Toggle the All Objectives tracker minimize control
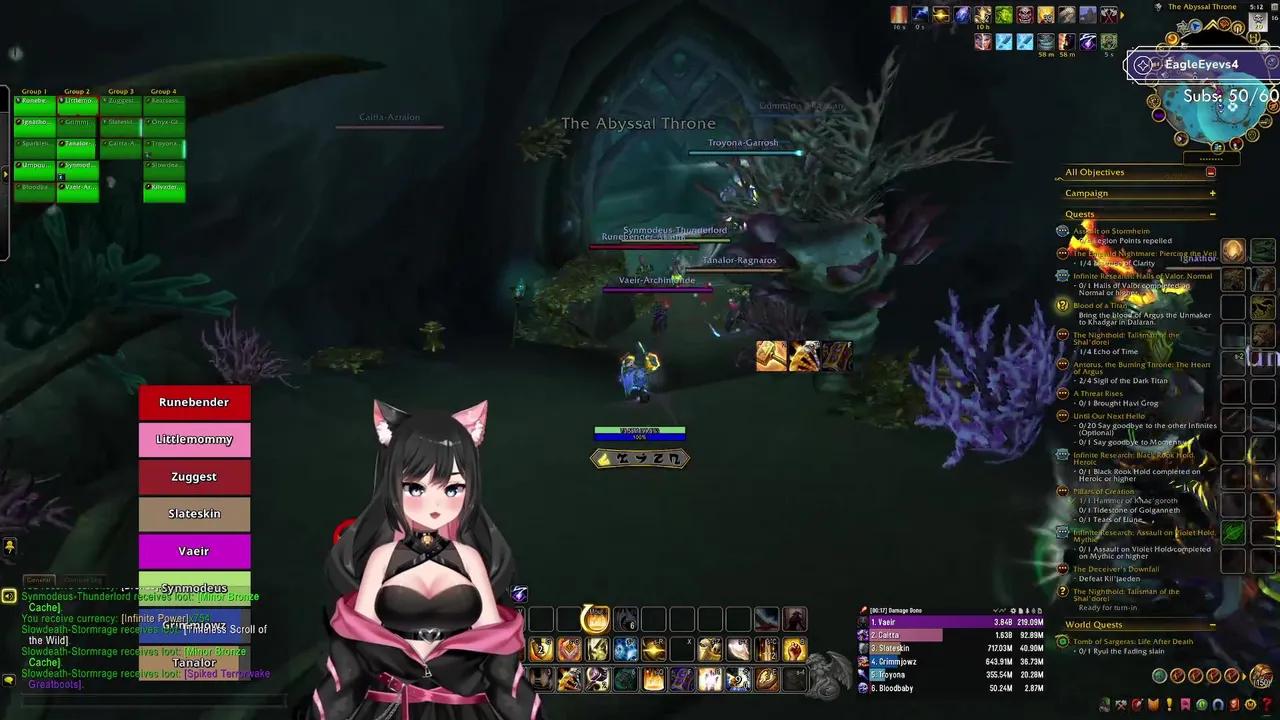The width and height of the screenshot is (1280, 720). click(1210, 171)
